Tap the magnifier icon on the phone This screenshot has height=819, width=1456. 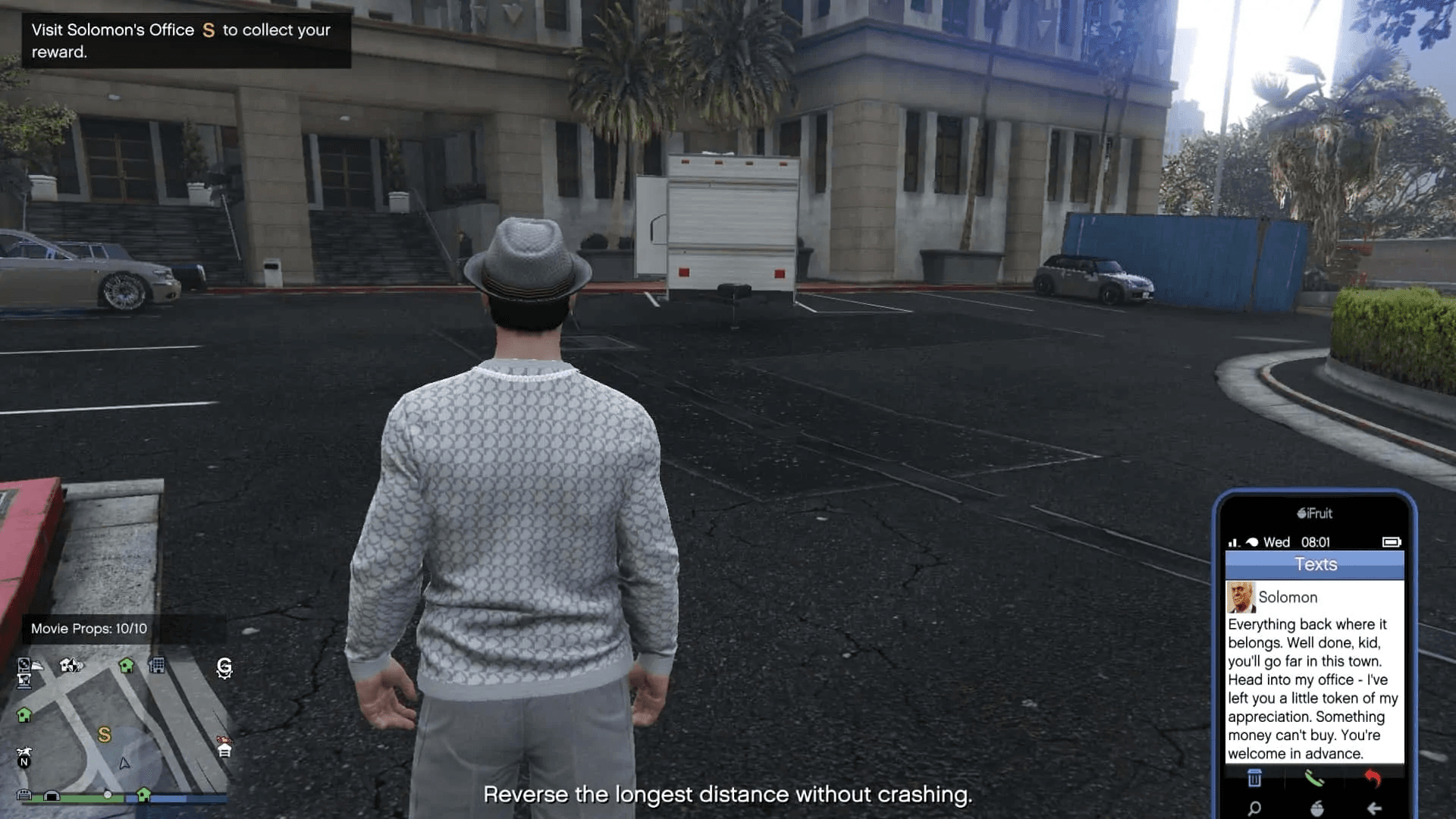[1254, 808]
